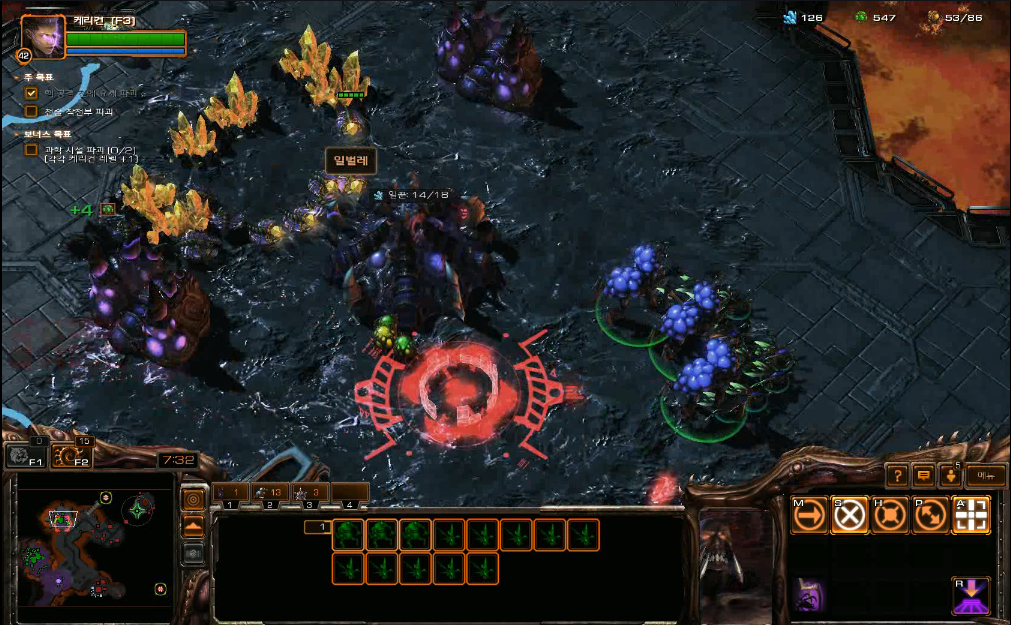This screenshot has height=625, width=1011.
Task: Toggle the minimap terrain display button
Action: coord(193,525)
